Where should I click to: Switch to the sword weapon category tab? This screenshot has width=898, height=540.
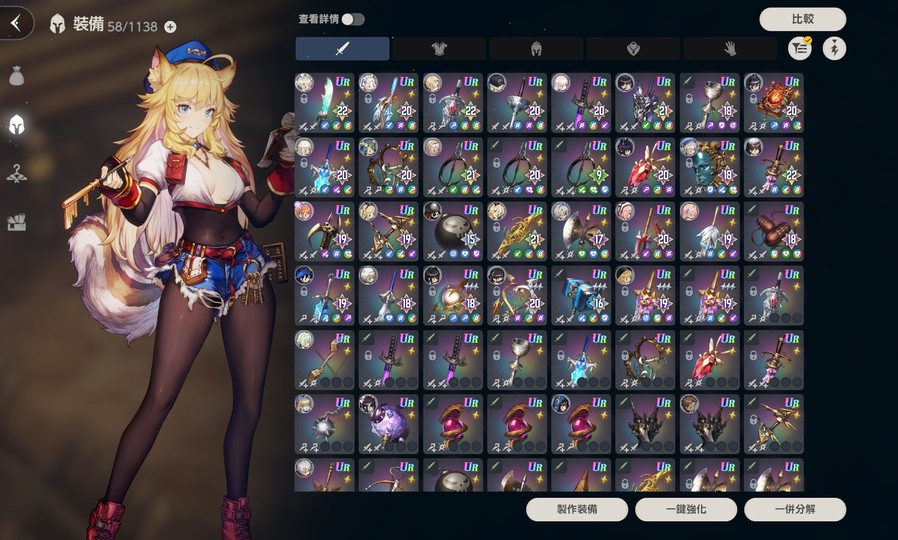pos(342,48)
